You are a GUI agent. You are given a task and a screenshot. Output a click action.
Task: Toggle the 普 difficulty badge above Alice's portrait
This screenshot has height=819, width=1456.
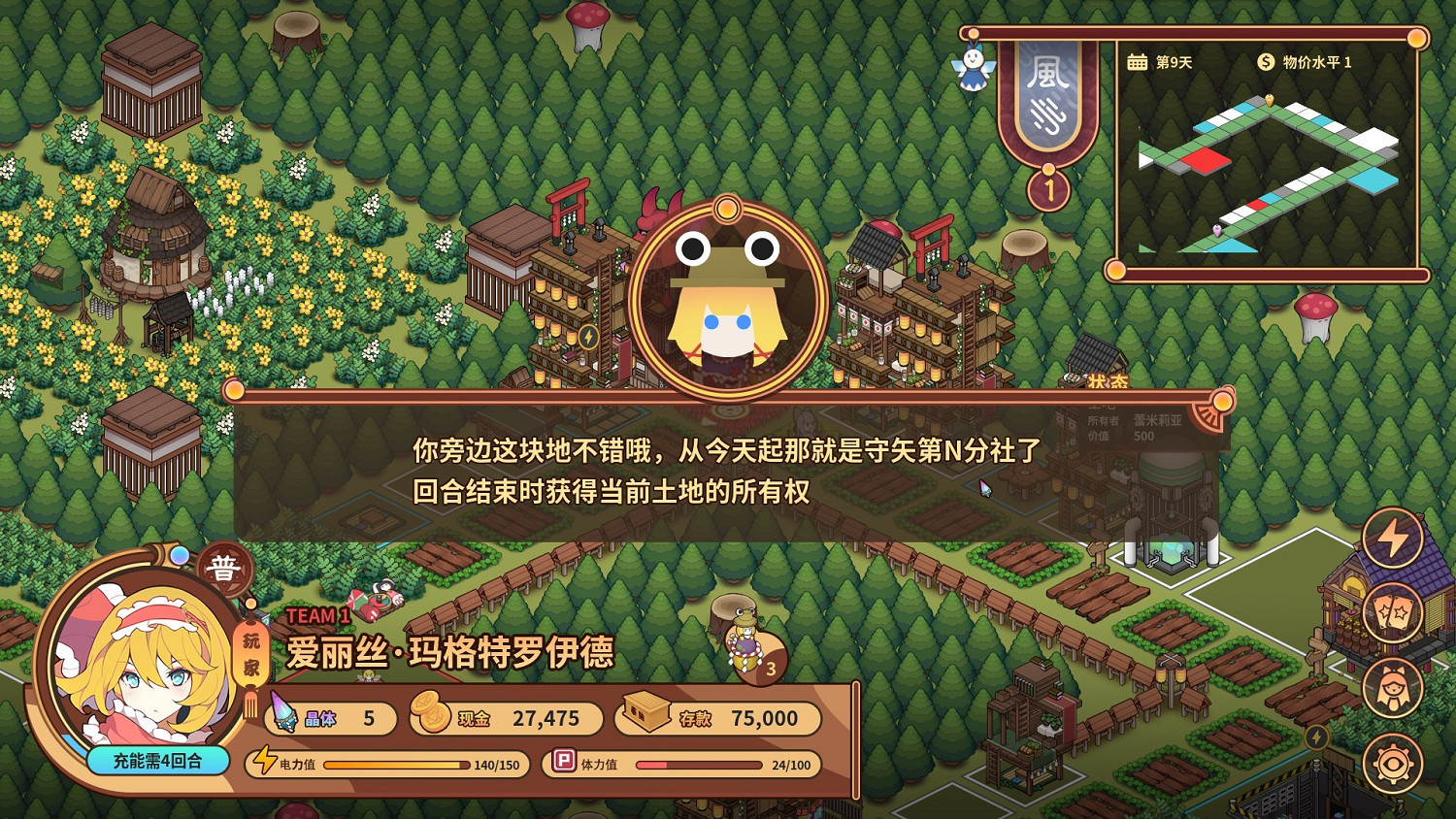pyautogui.click(x=221, y=571)
